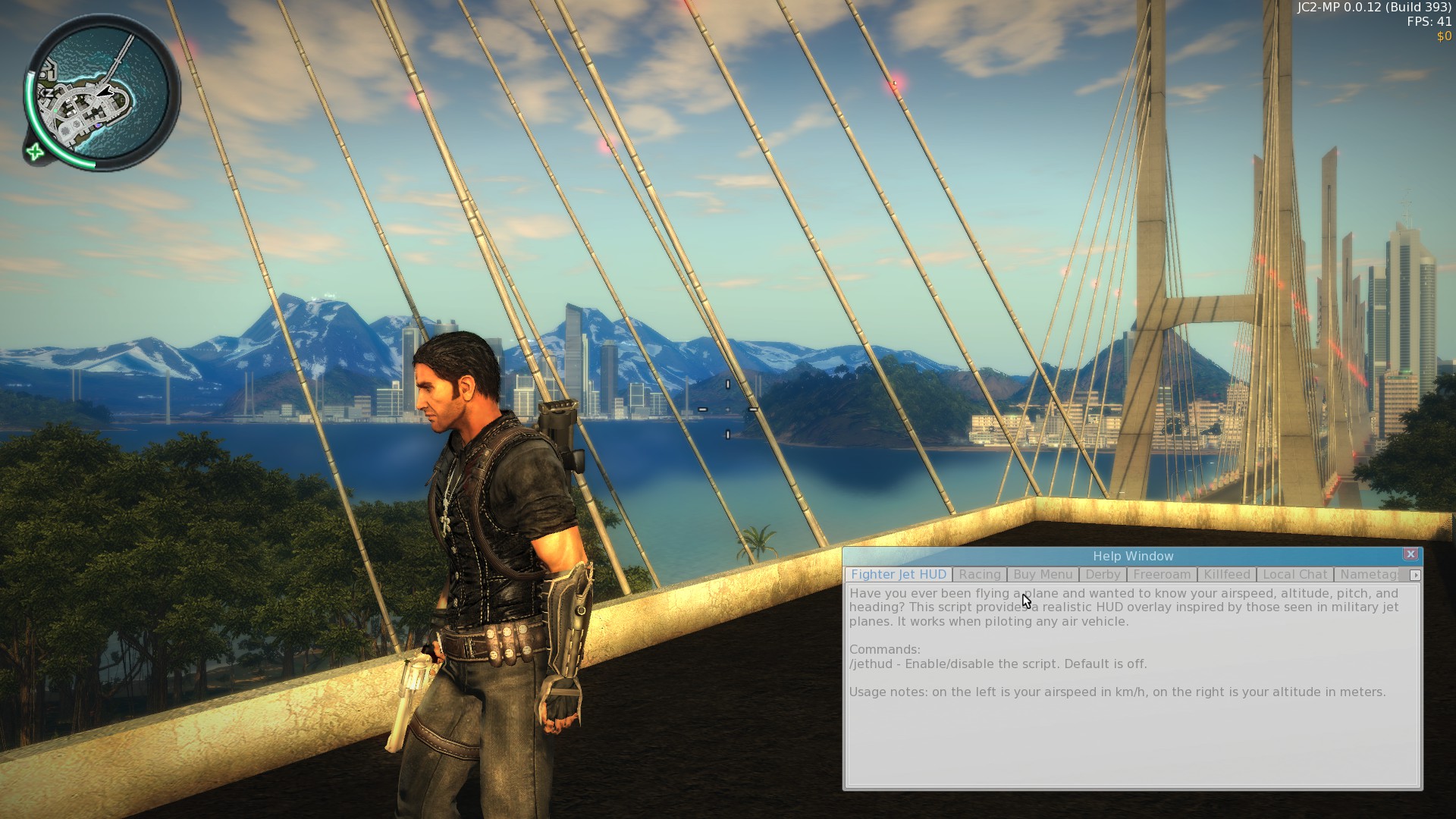1456x819 pixels.
Task: Switch to the Racing tab
Action: click(x=979, y=575)
